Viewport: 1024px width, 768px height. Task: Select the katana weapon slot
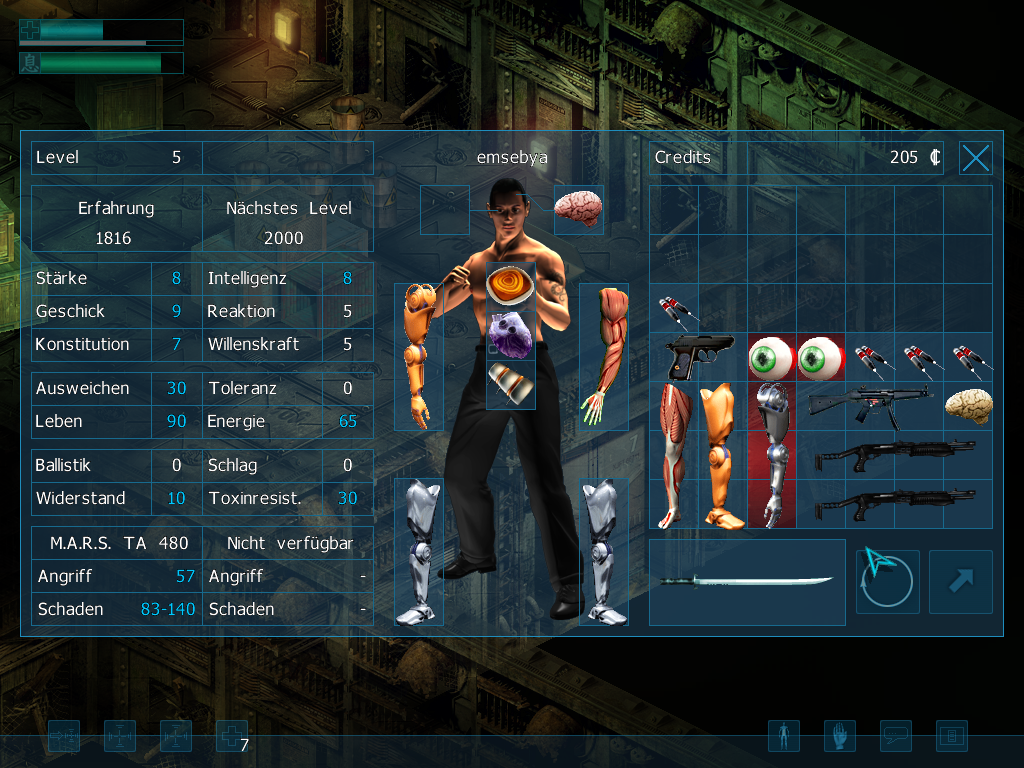click(746, 582)
